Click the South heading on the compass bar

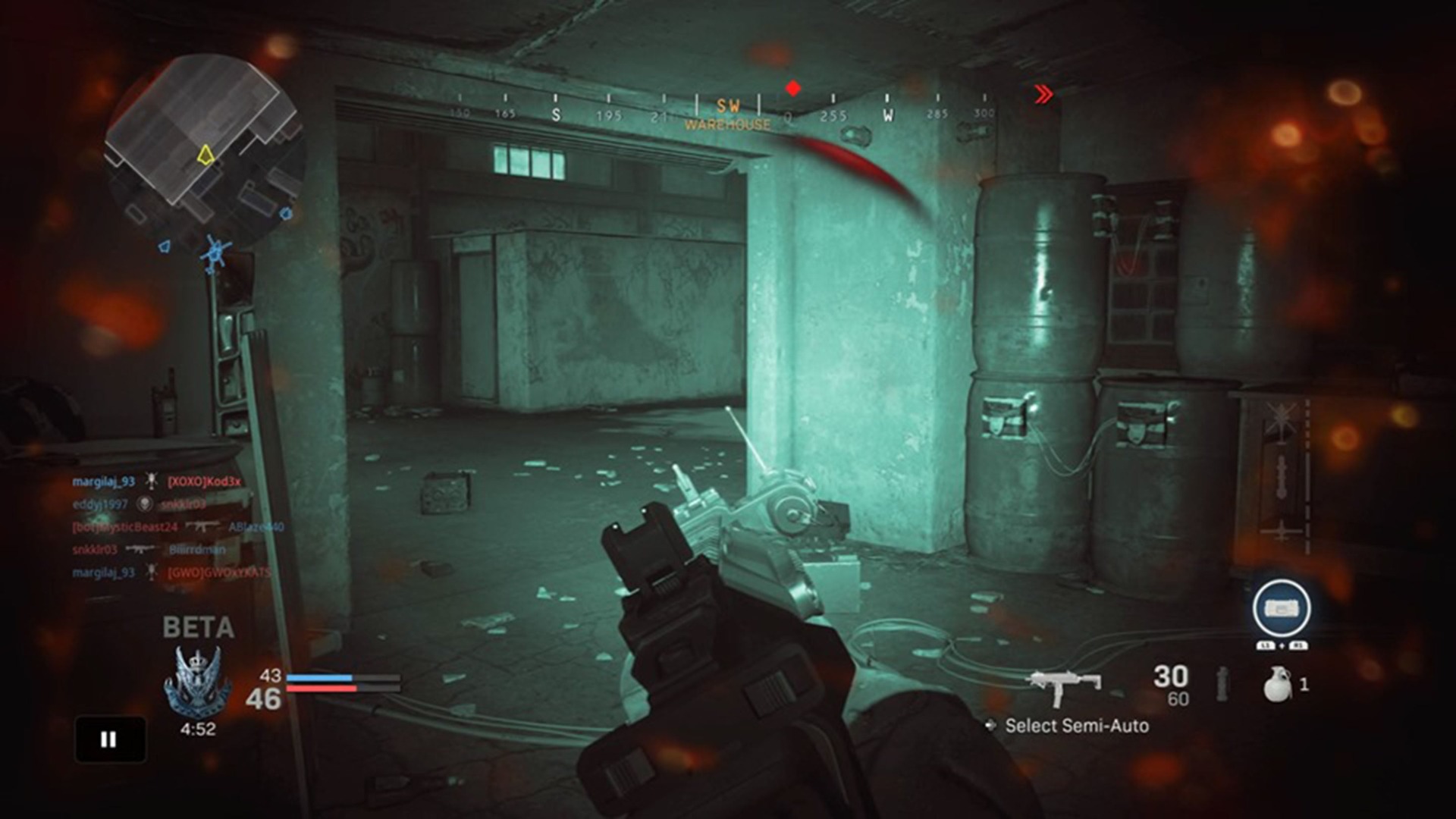point(554,116)
